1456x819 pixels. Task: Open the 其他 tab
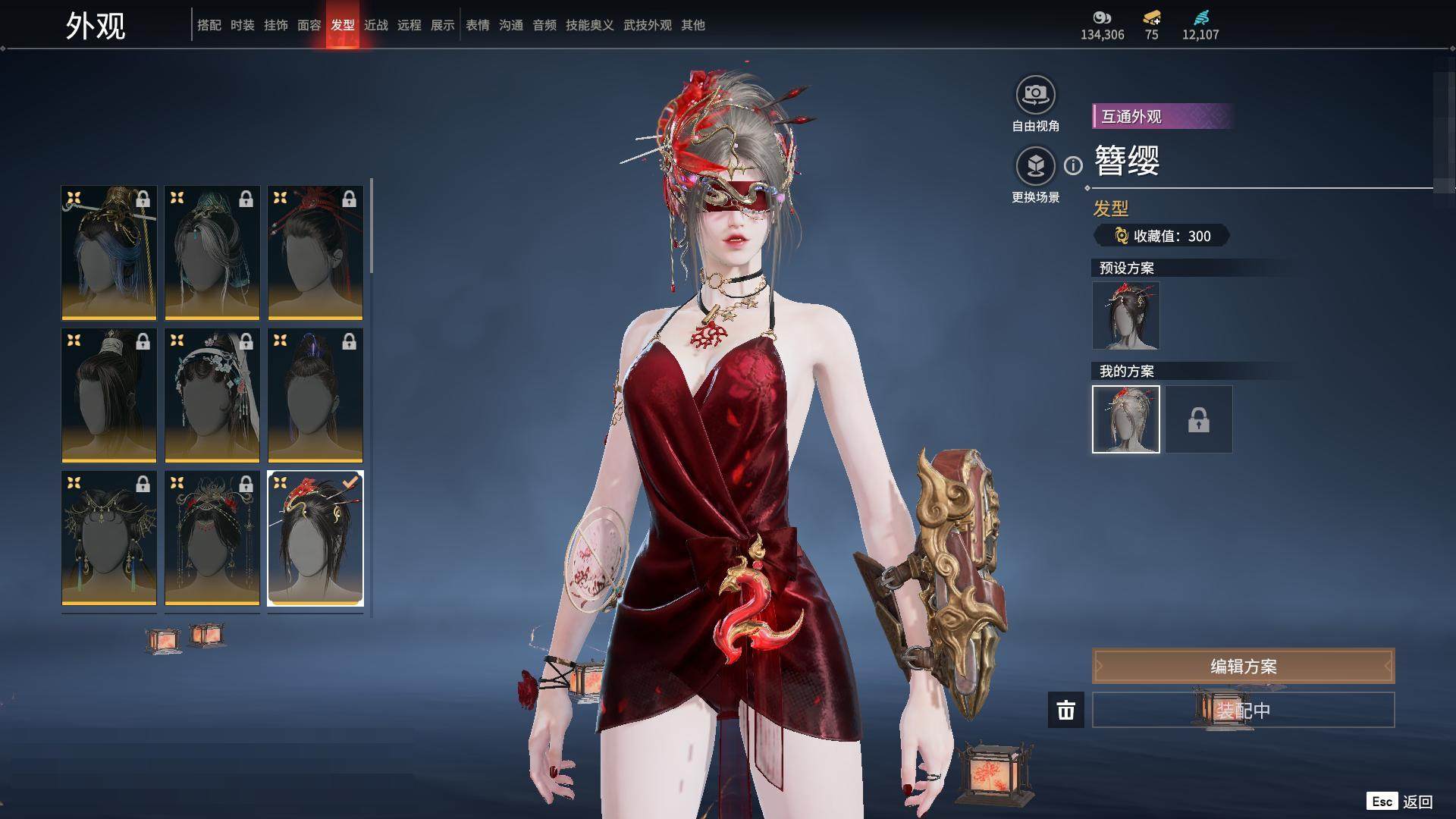[x=693, y=25]
